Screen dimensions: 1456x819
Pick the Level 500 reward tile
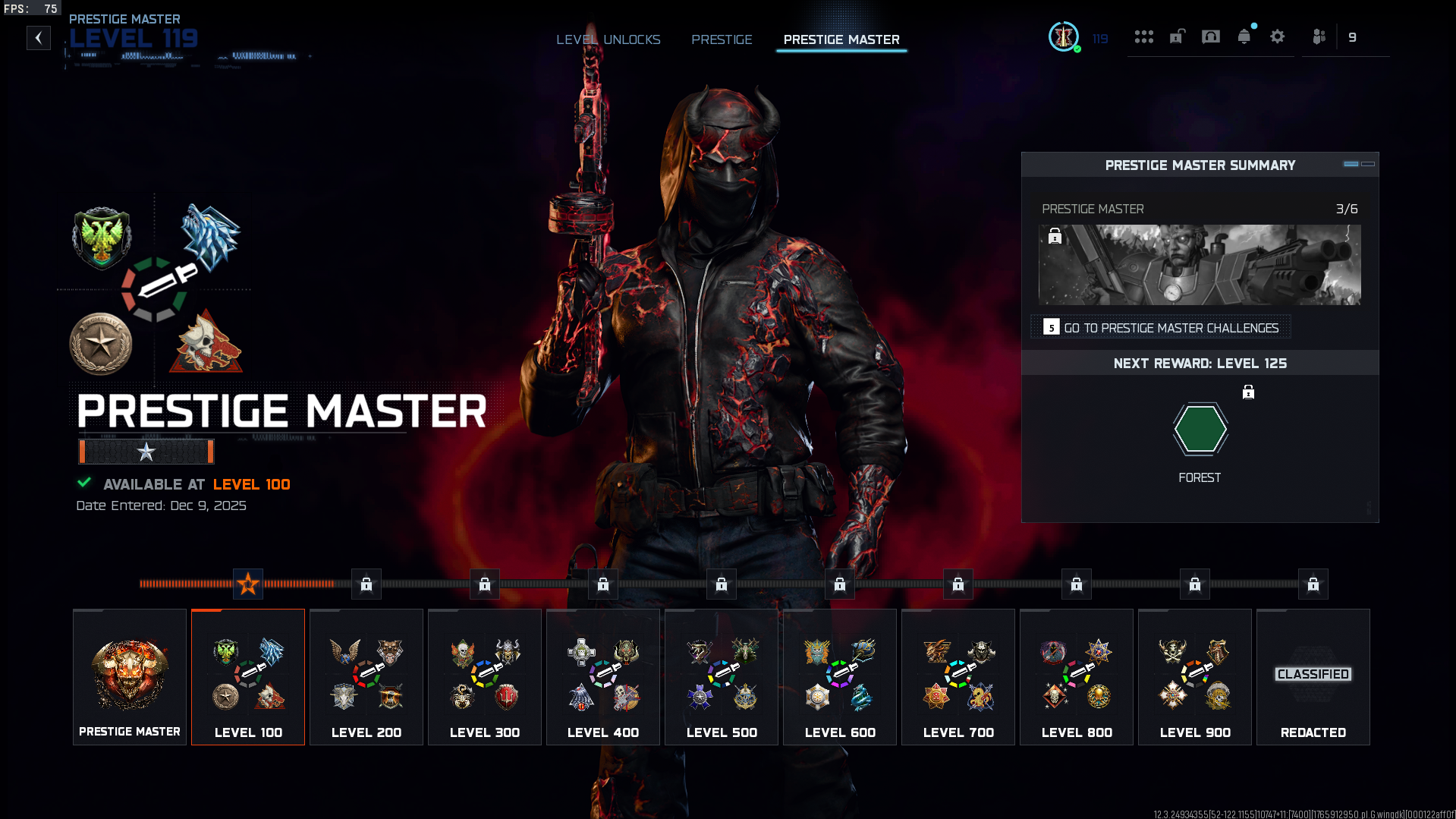722,677
